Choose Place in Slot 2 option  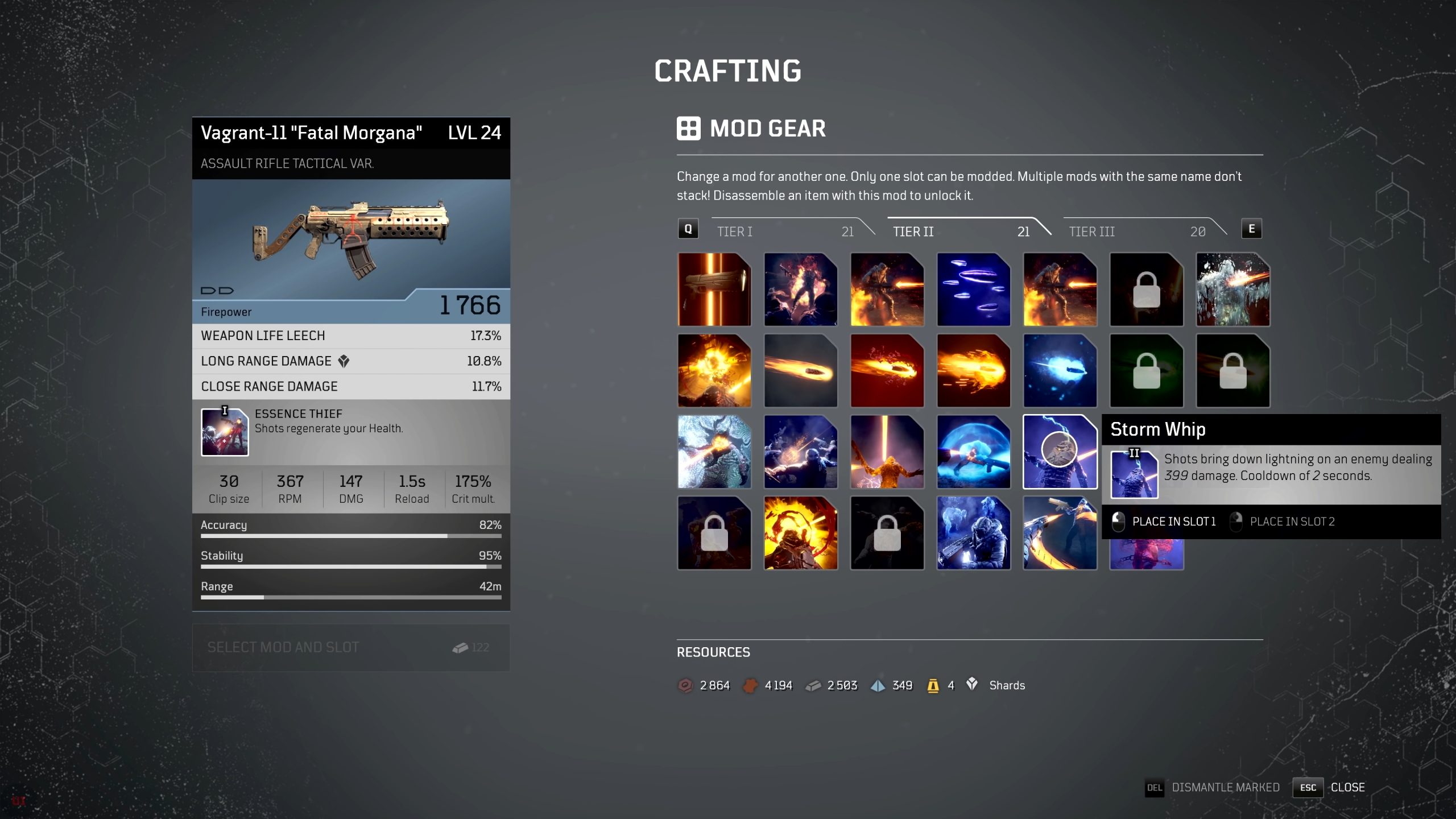1284,522
